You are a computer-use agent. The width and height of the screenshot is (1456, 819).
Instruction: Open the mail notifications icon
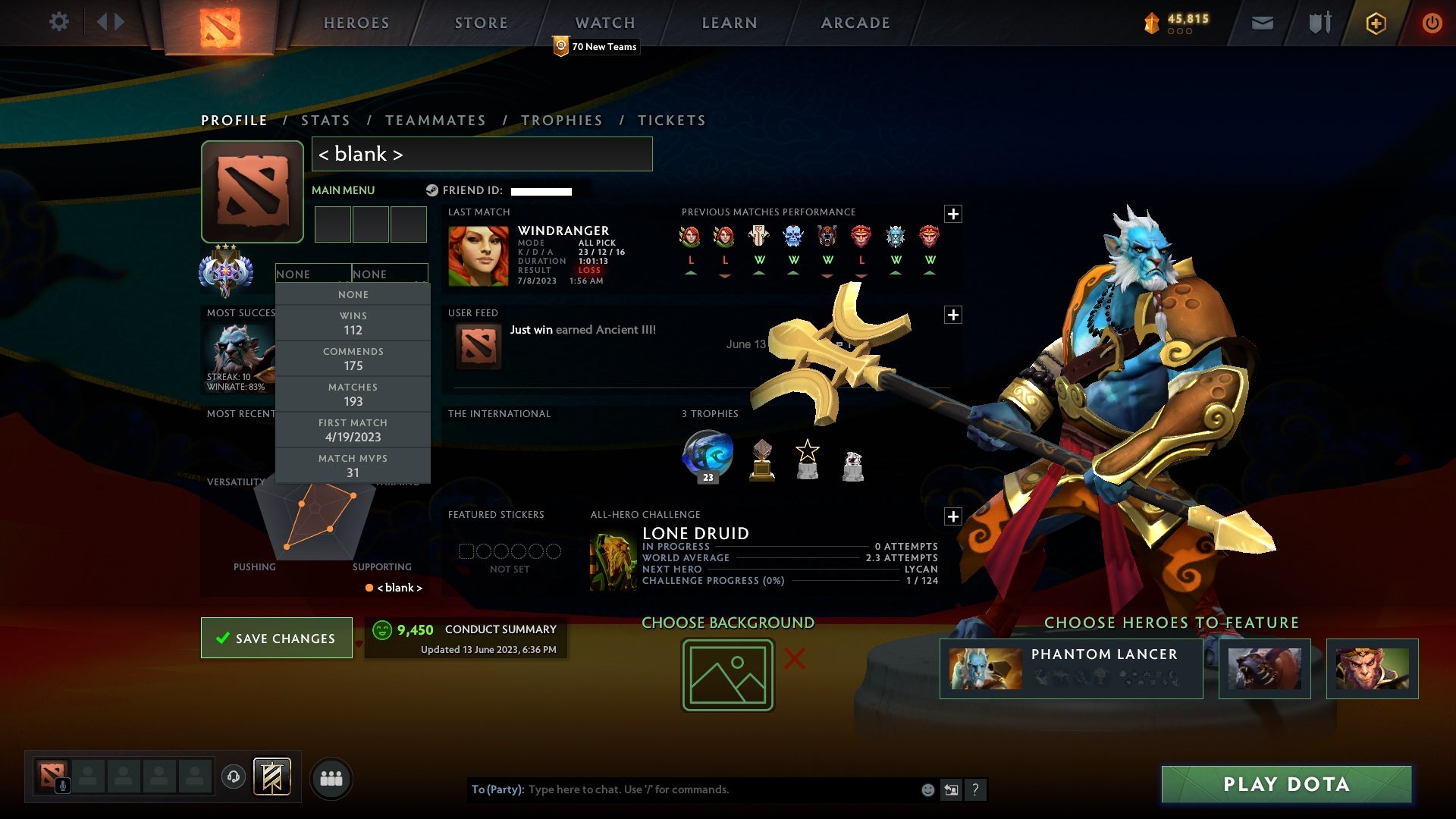point(1262,23)
